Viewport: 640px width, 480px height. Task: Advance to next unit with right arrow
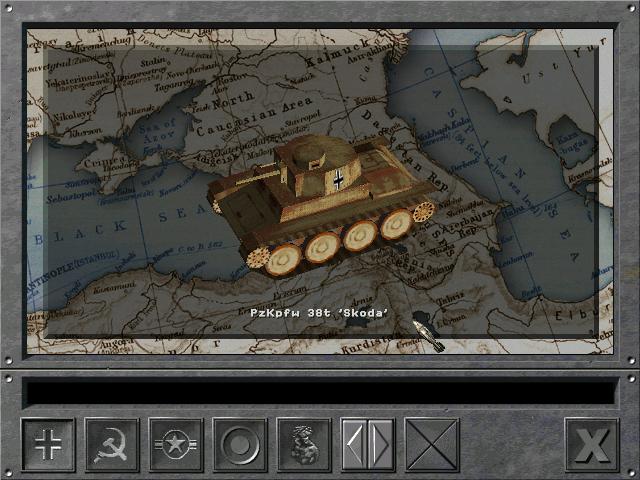click(x=381, y=444)
